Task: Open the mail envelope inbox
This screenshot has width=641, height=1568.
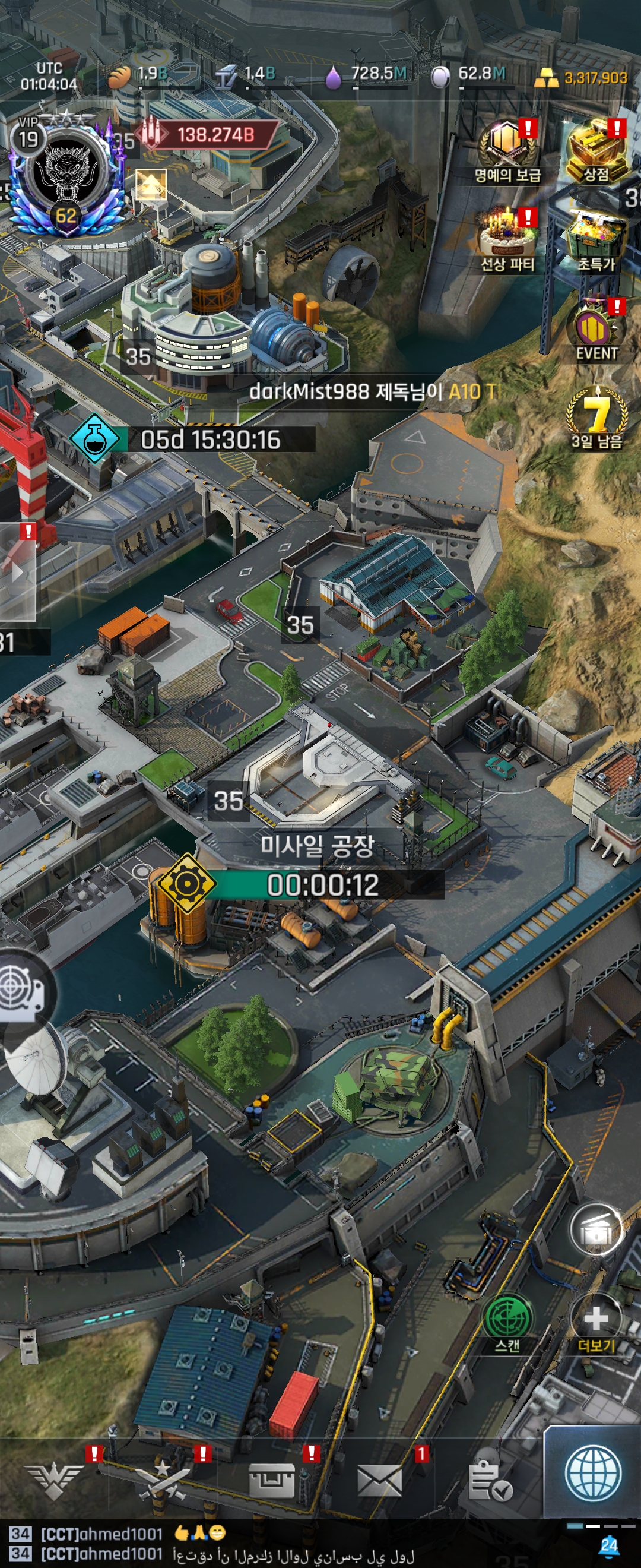Action: (379, 1480)
